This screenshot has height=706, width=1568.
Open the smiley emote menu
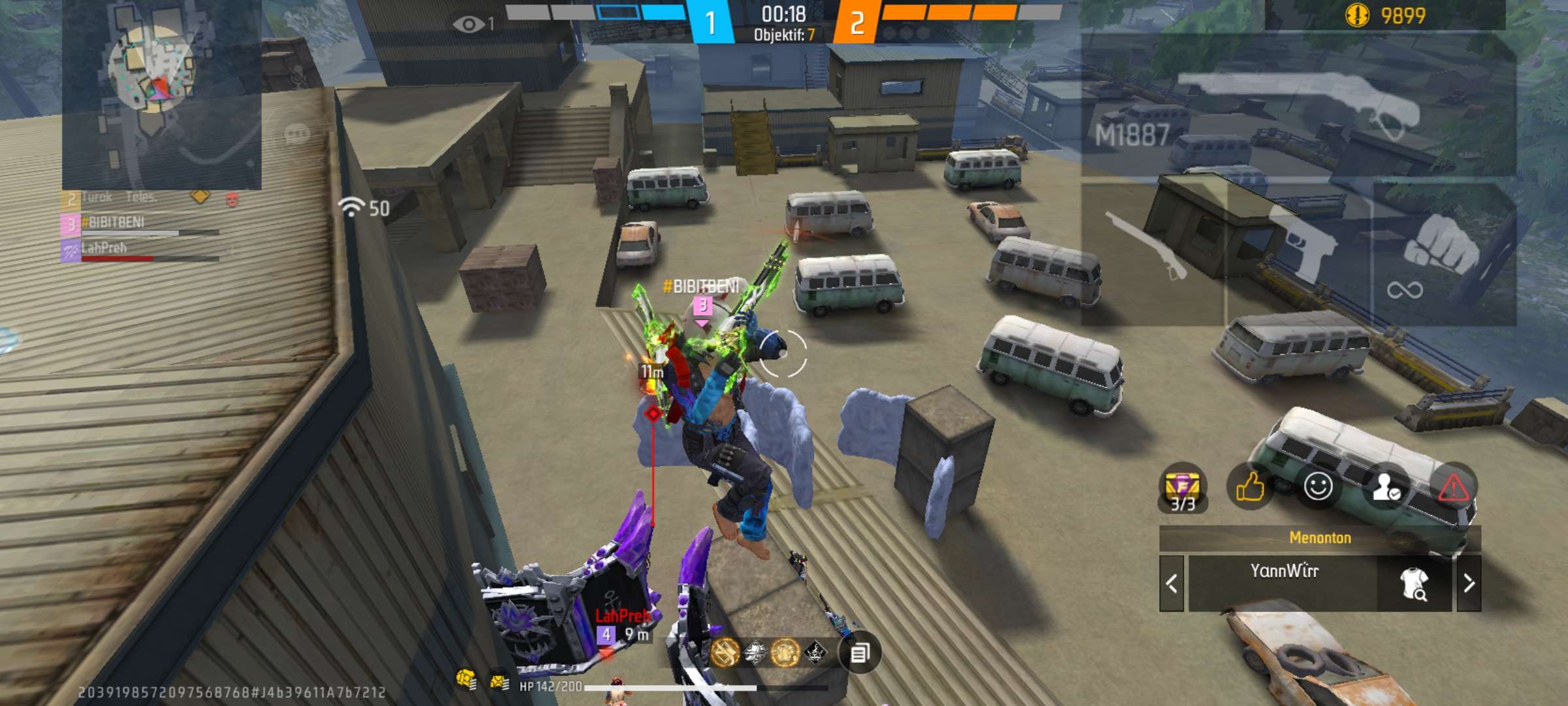(x=1318, y=486)
